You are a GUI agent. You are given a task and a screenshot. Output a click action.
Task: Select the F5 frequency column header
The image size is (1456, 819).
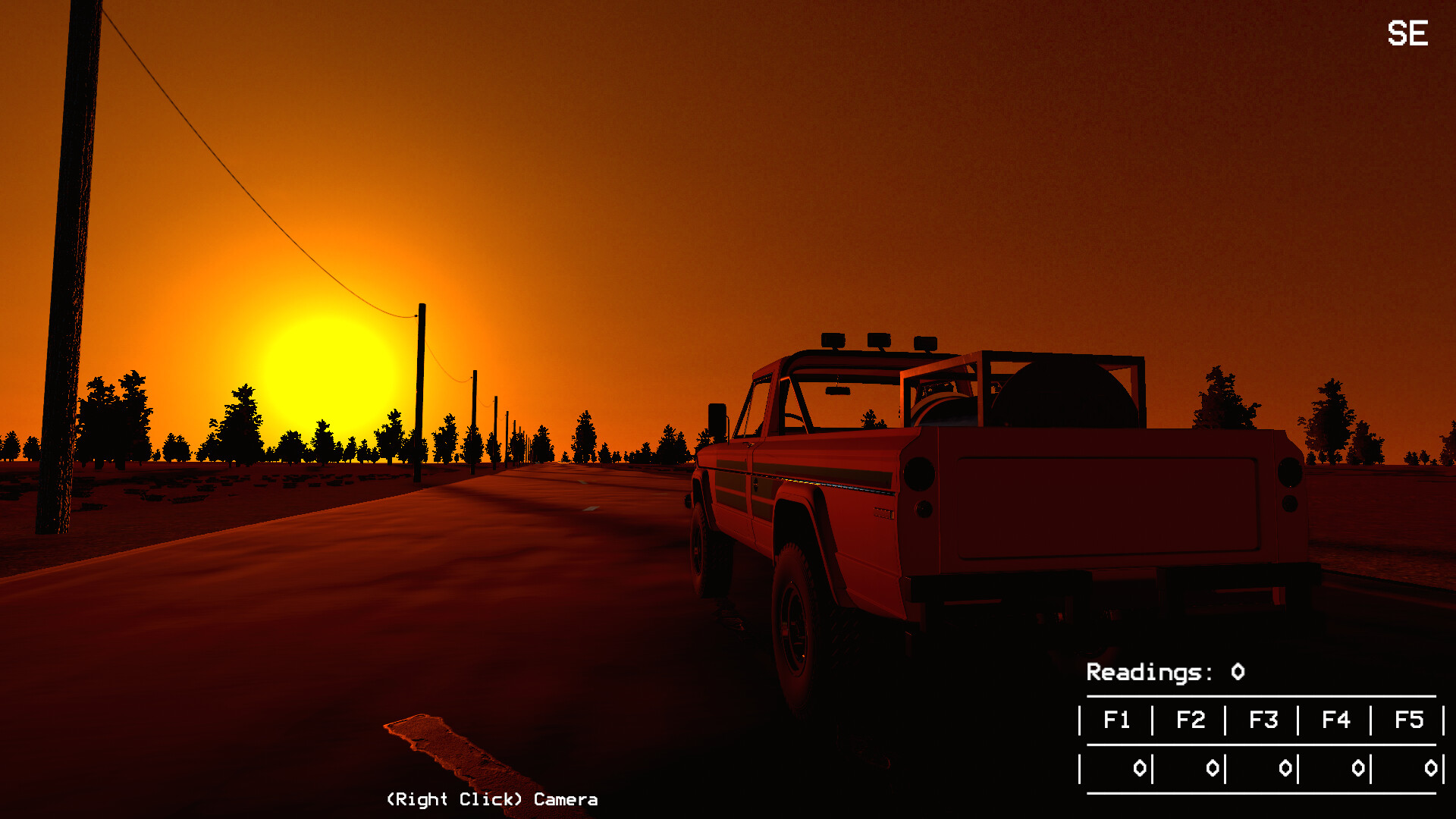coord(1410,720)
